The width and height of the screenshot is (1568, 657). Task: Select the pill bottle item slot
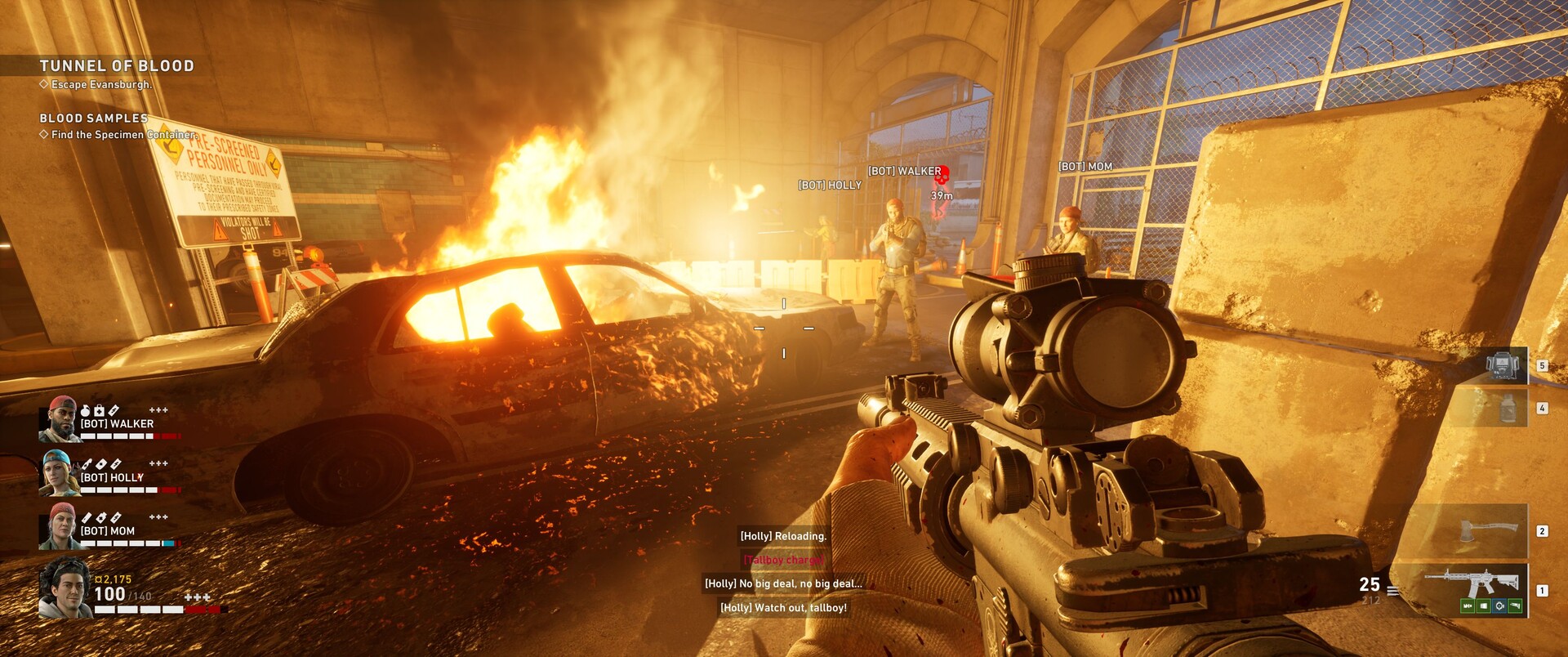pyautogui.click(x=1507, y=407)
